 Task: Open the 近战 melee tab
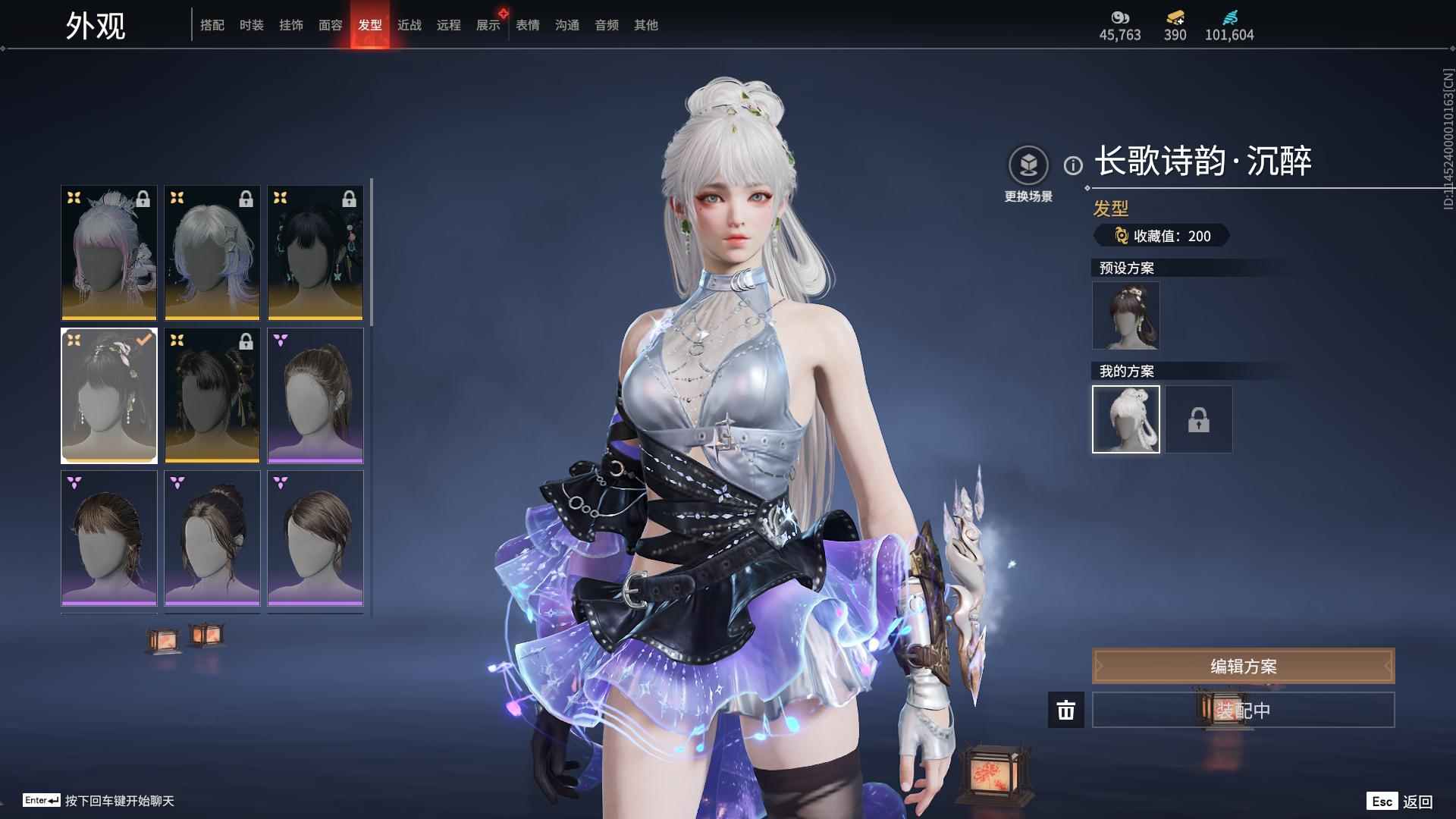pyautogui.click(x=409, y=25)
